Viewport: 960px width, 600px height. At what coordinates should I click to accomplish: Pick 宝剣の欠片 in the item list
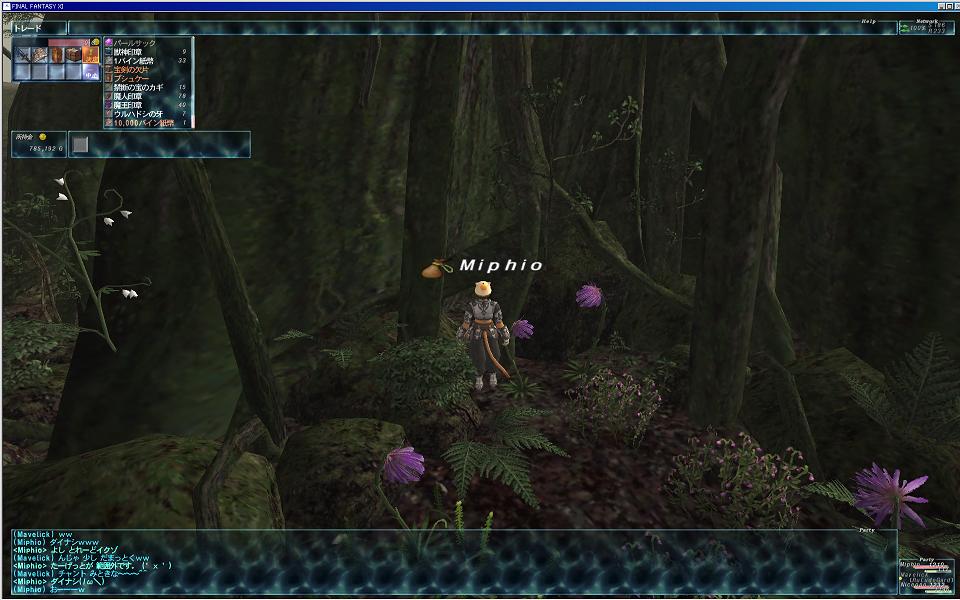tap(136, 70)
